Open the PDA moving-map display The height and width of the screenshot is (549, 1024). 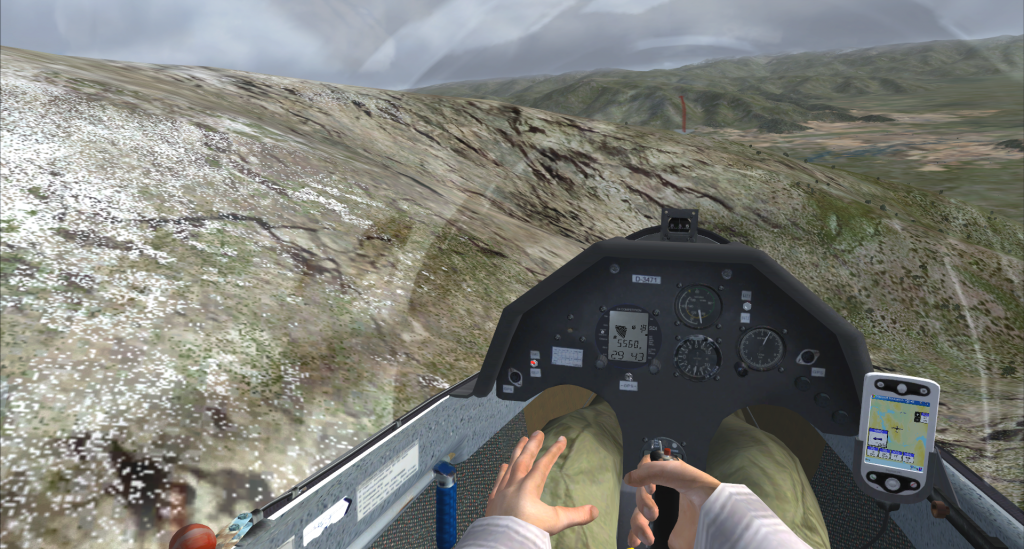click(899, 428)
